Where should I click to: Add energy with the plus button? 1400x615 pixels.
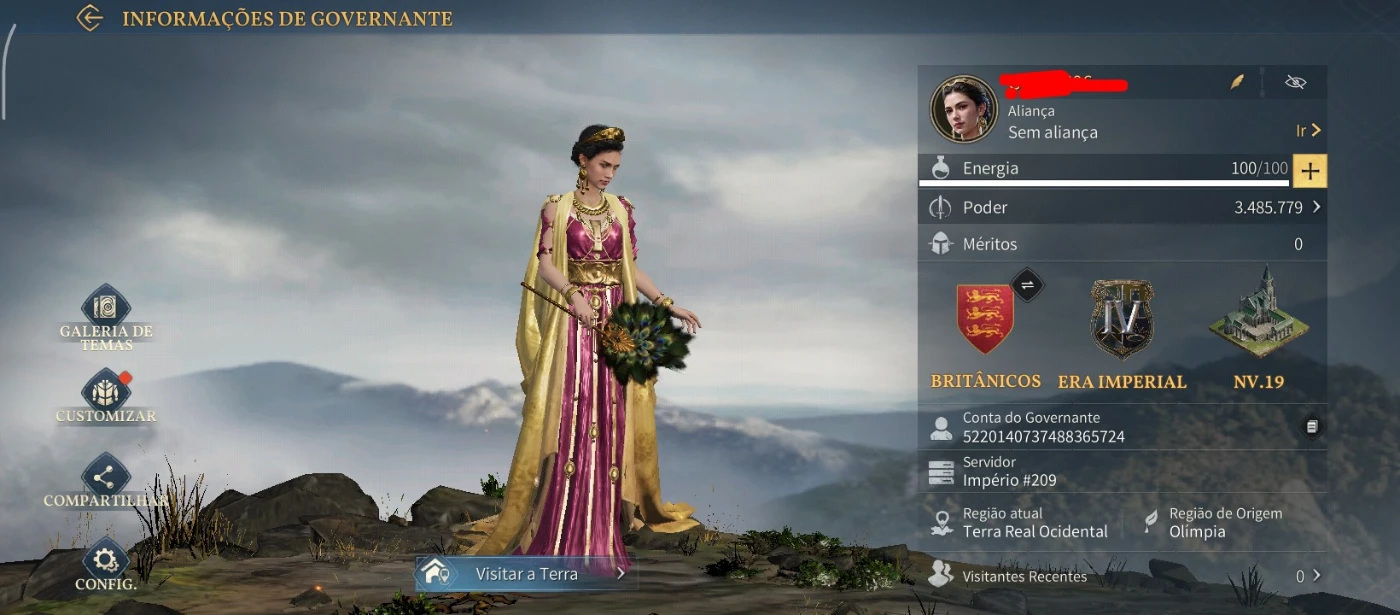coord(1310,171)
